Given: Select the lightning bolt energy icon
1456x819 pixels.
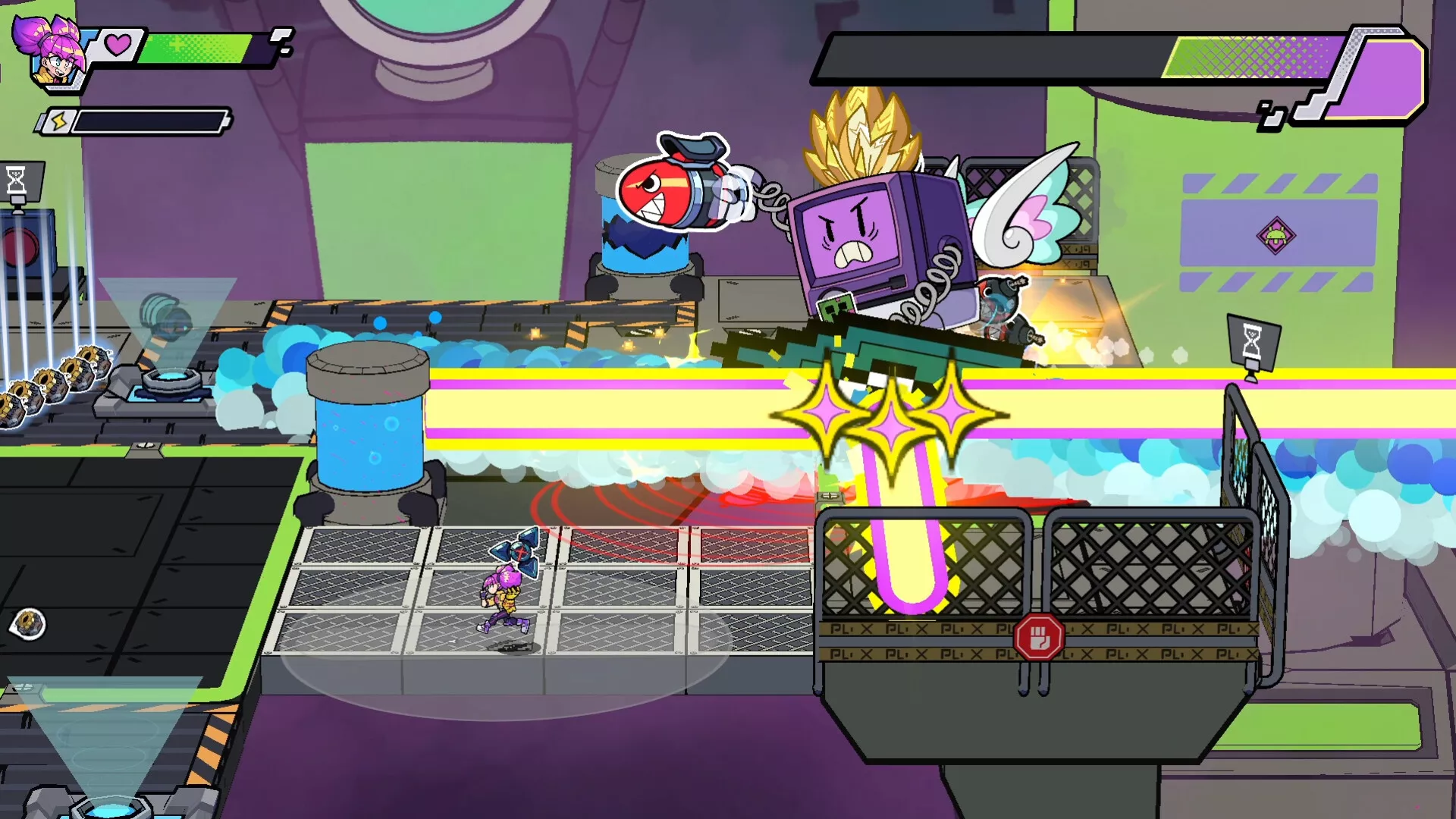Looking at the screenshot, I should pos(59,121).
